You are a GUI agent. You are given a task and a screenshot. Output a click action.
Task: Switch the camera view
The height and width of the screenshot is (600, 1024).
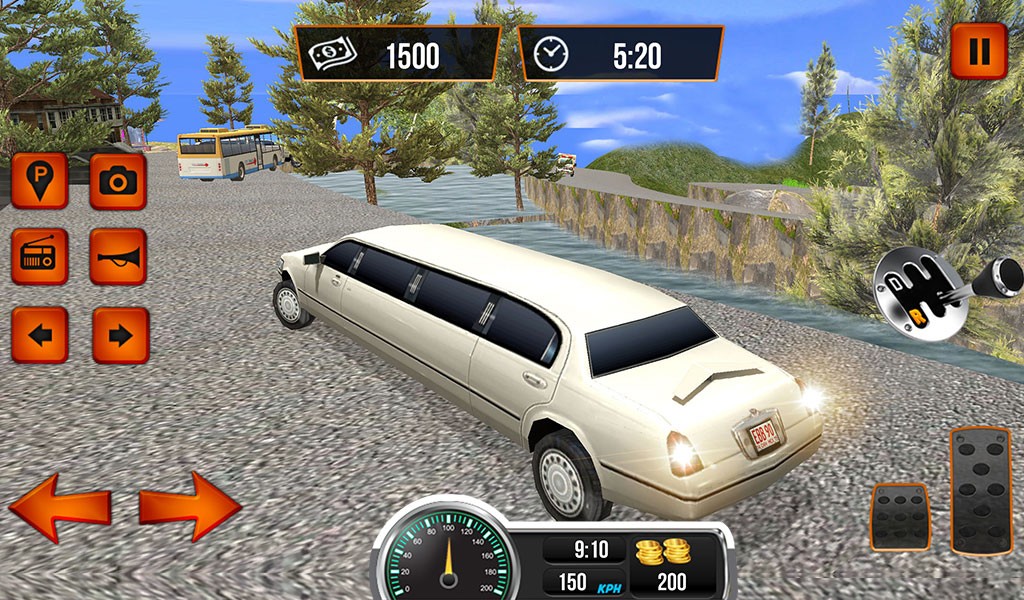coord(118,180)
